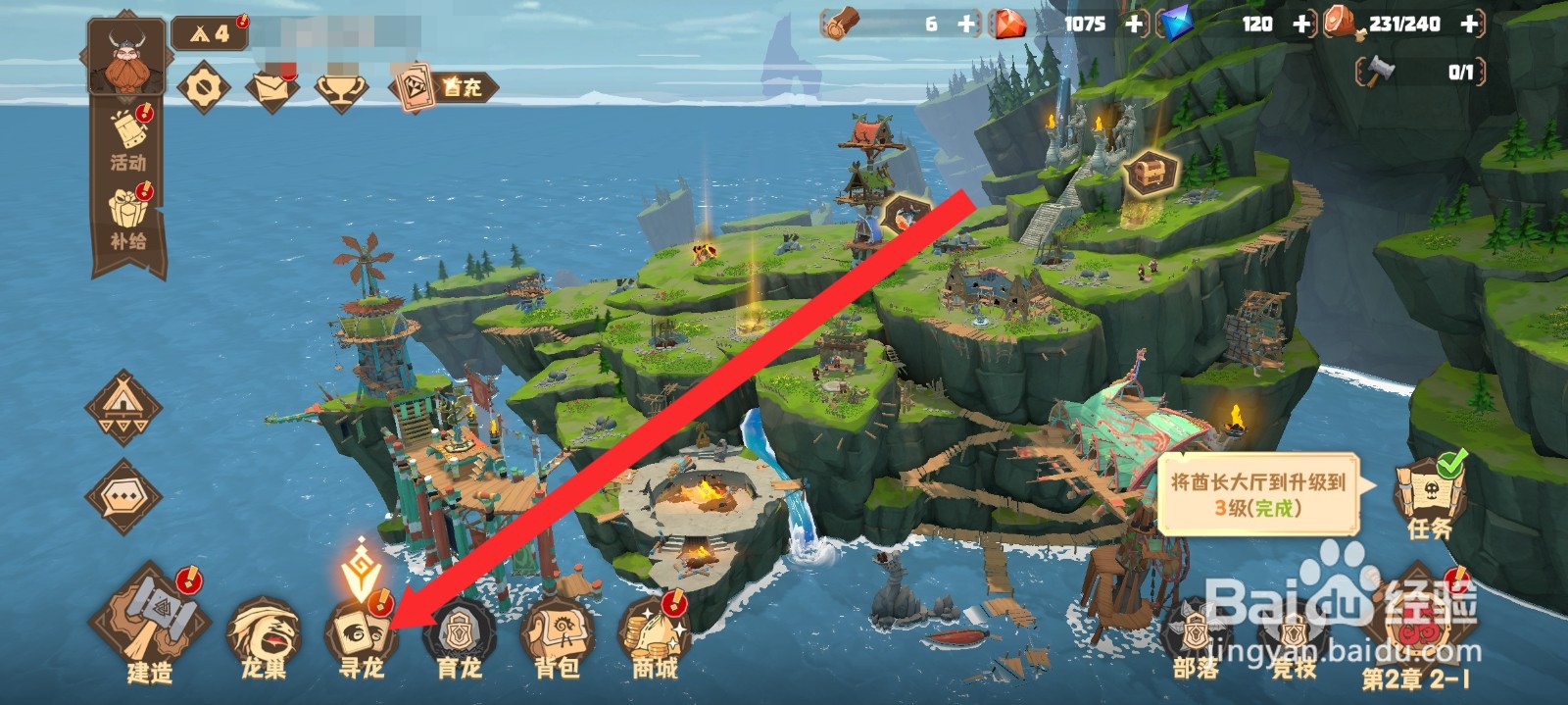The height and width of the screenshot is (705, 1568).
Task: Open the gear settings icon
Action: point(204,88)
